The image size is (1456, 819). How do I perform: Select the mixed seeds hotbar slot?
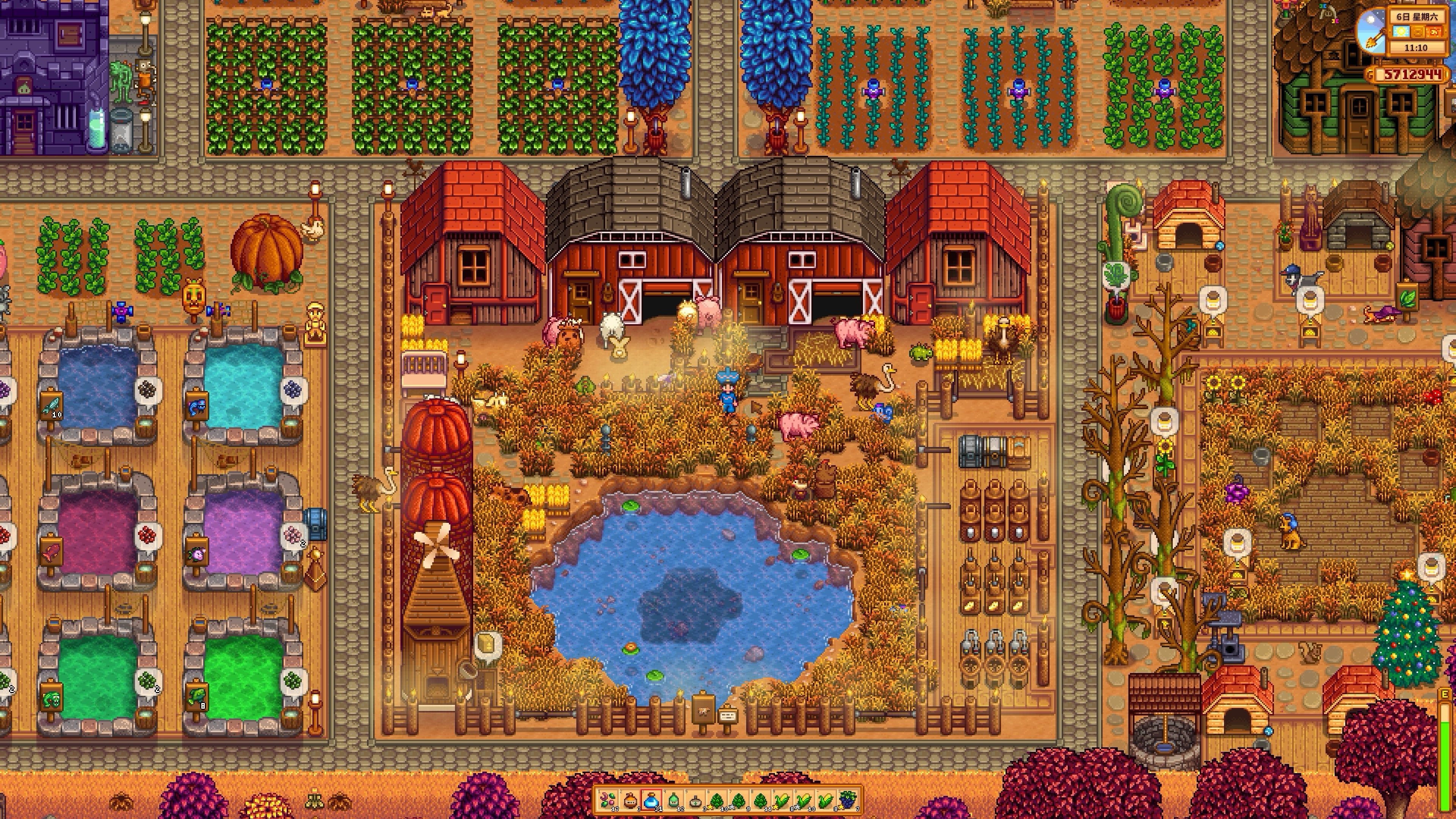click(x=607, y=801)
